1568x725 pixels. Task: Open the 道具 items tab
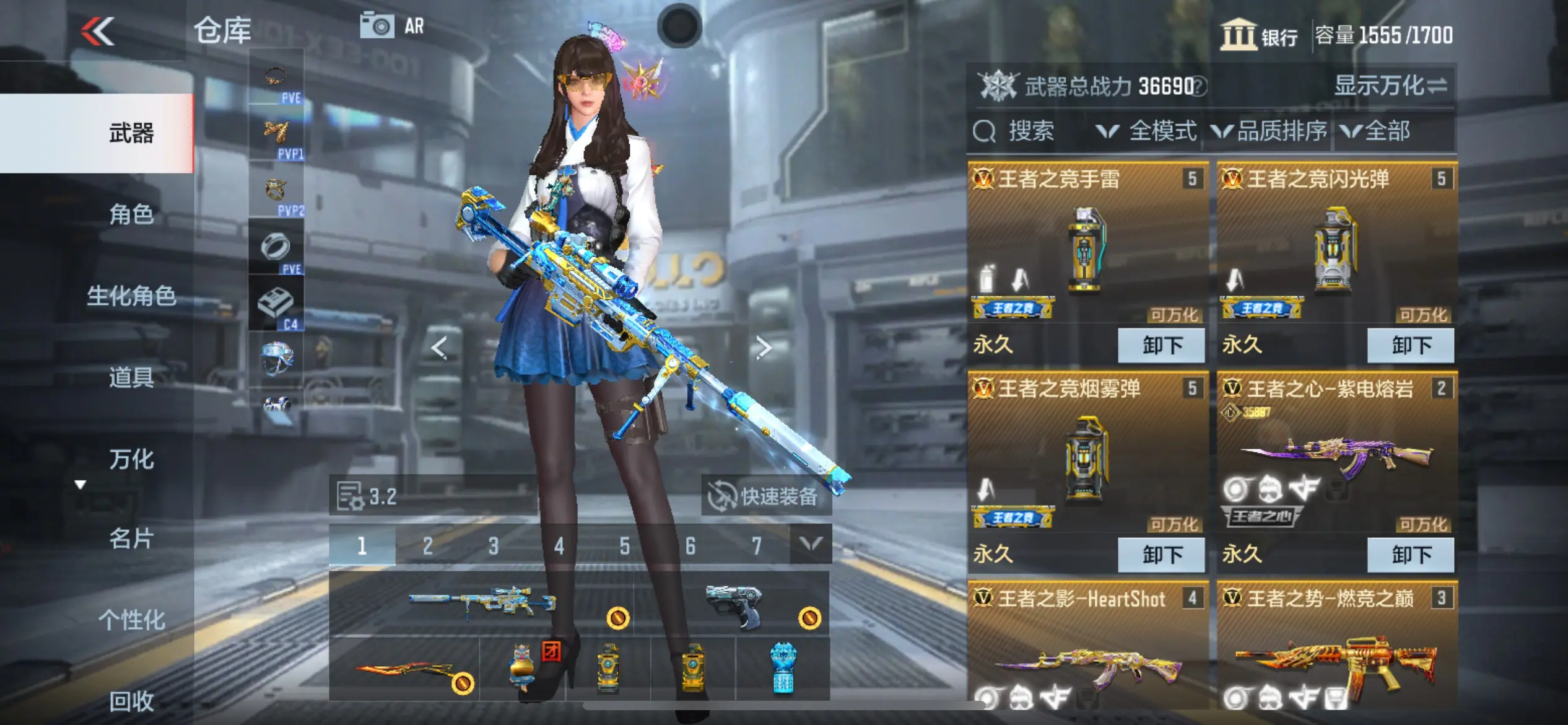click(x=131, y=377)
